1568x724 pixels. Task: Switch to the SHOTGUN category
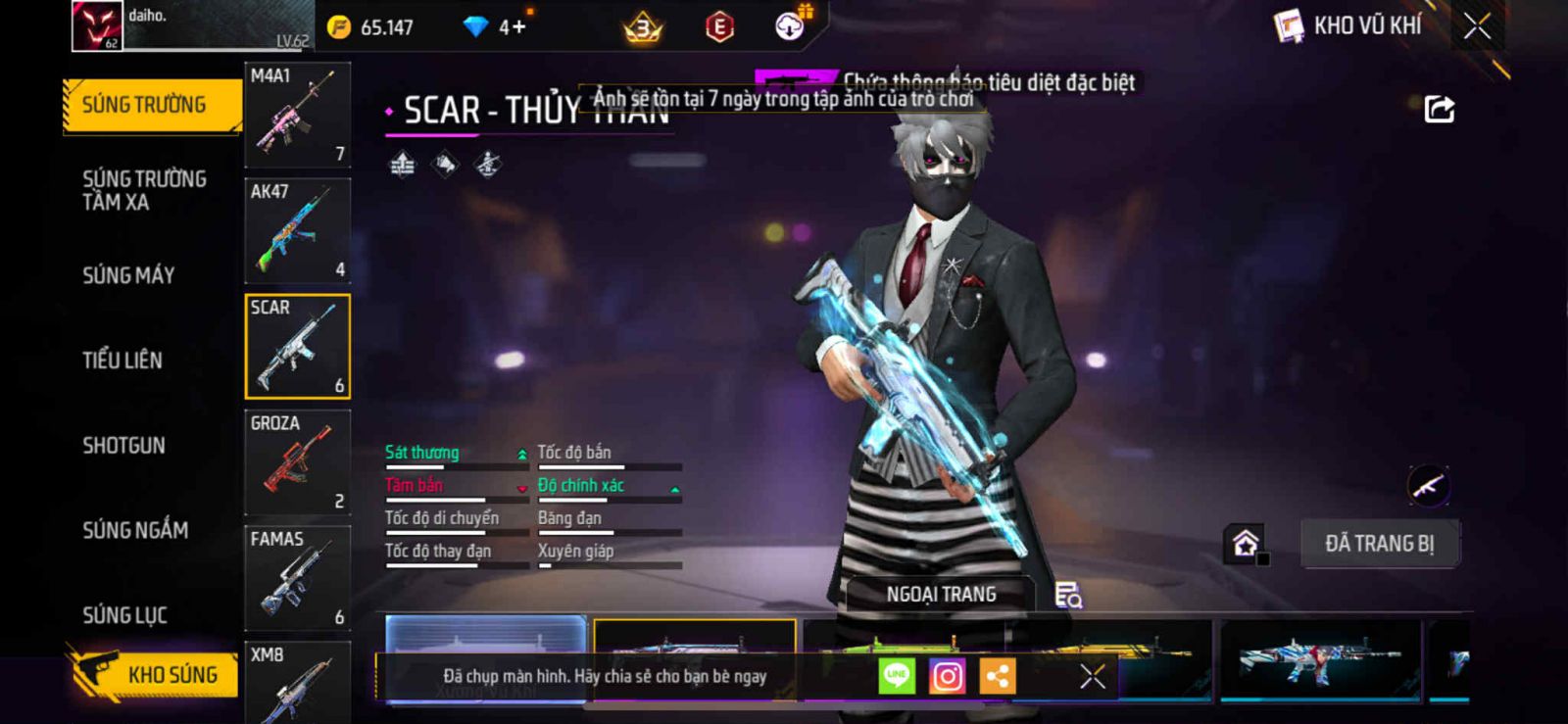[123, 446]
